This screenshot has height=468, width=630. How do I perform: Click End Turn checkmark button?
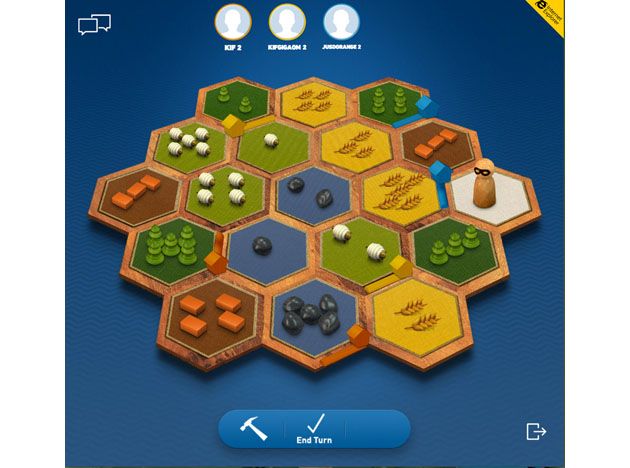314,427
